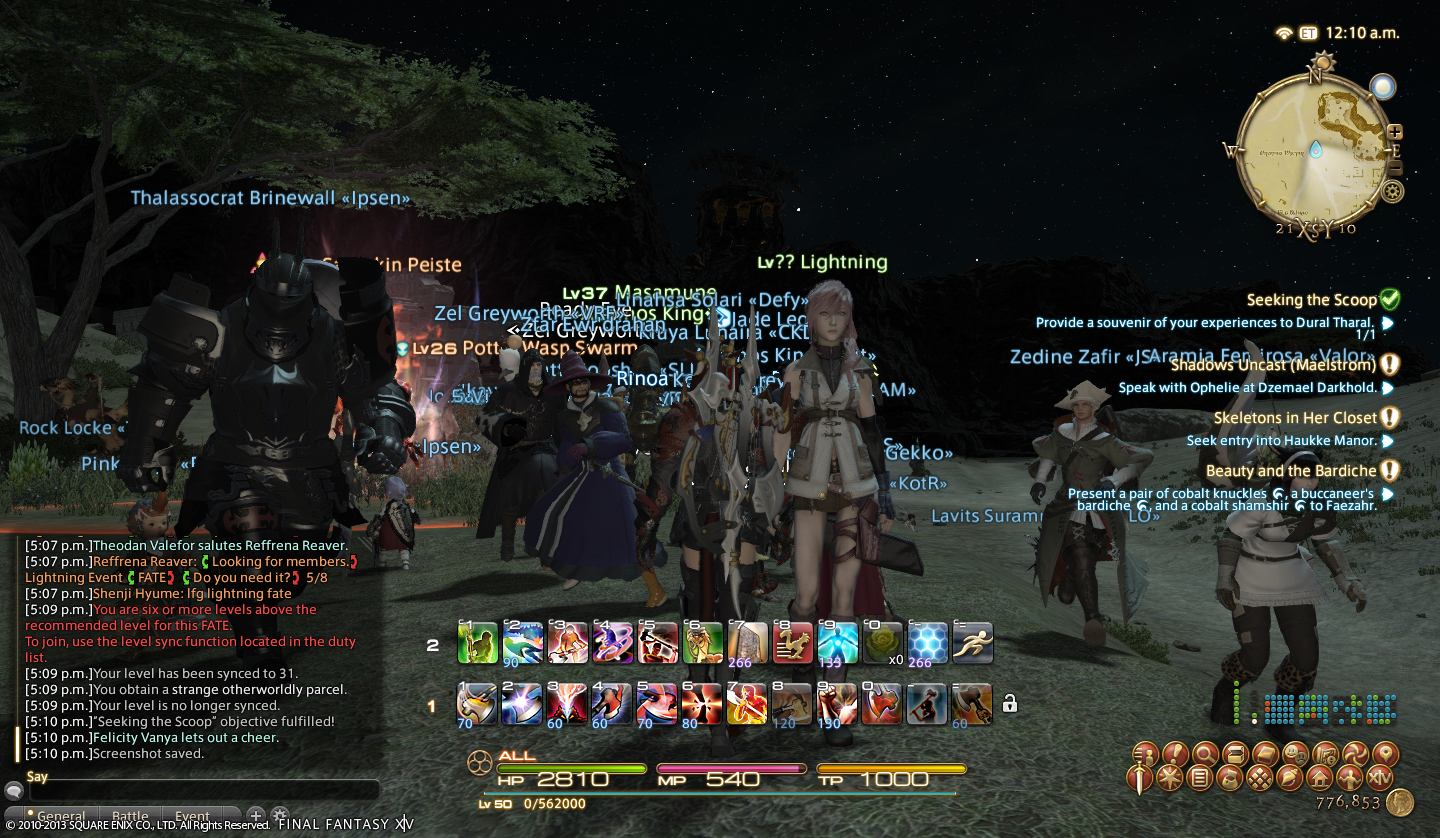This screenshot has width=1440, height=838.
Task: Switch to the Event chat tab
Action: (192, 816)
